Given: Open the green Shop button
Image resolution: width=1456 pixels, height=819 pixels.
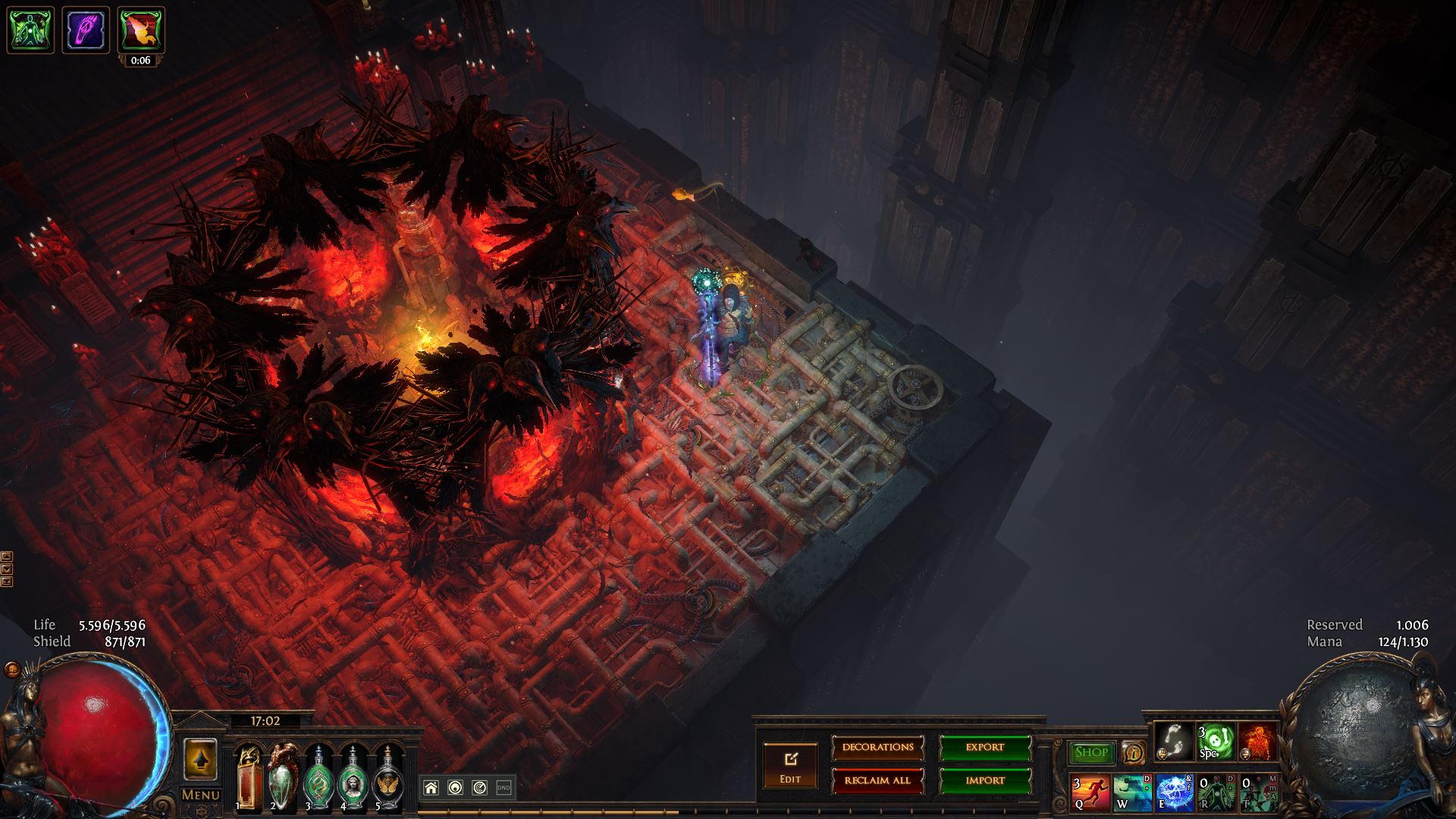Looking at the screenshot, I should pos(1091,752).
